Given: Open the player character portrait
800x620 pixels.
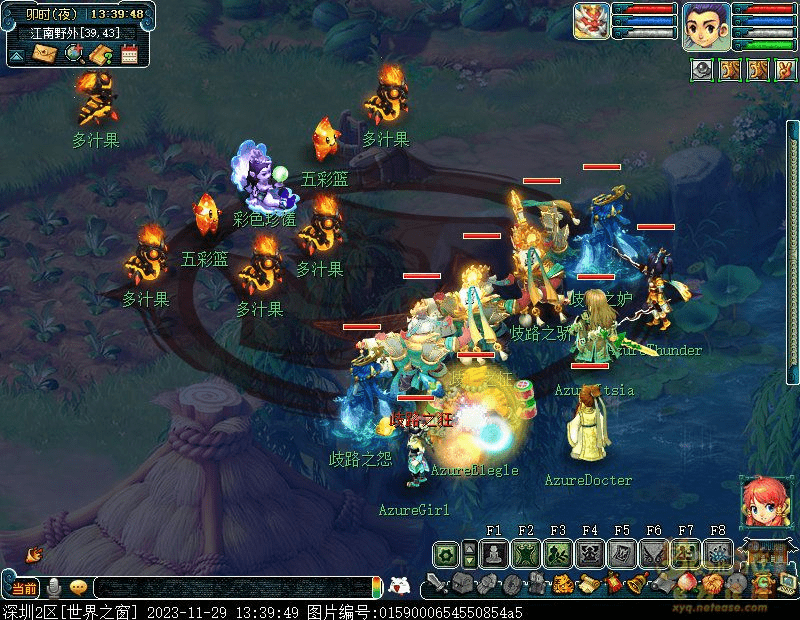Looking at the screenshot, I should point(706,25).
